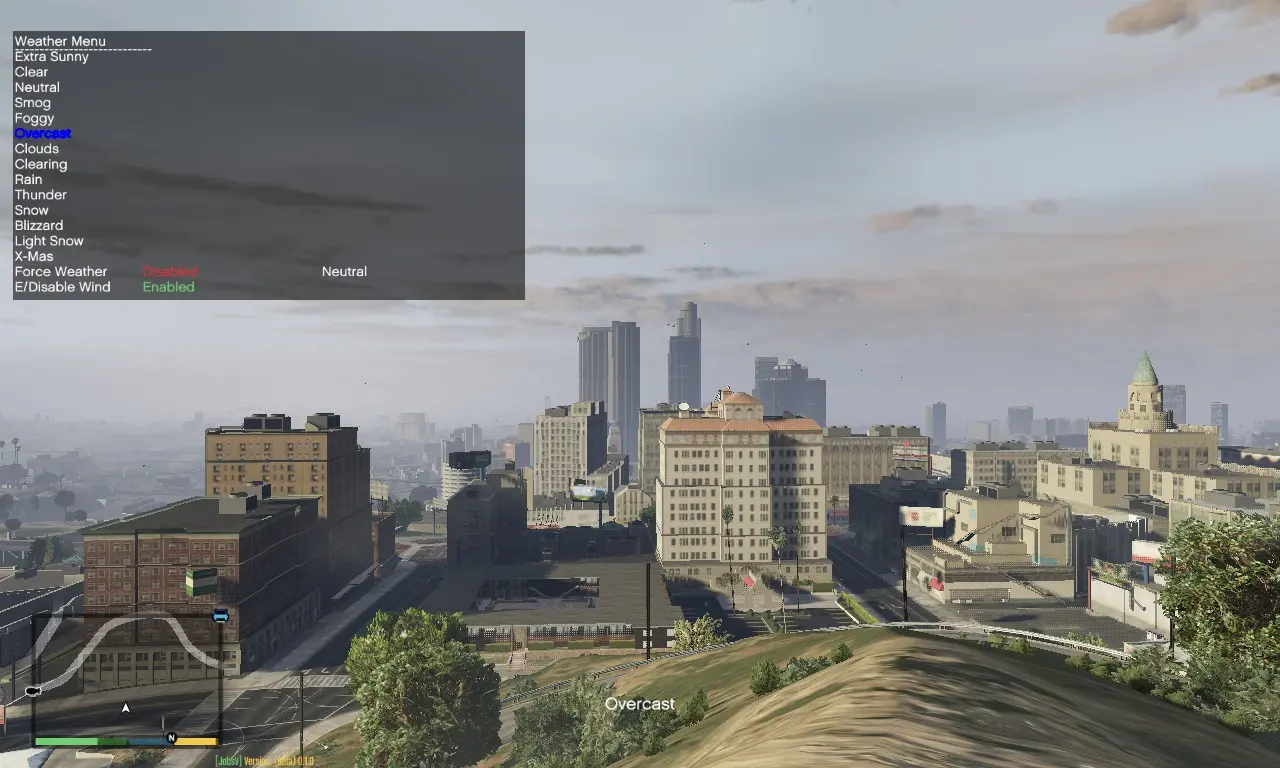1280x768 pixels.
Task: Click the blue car blip on the minimap
Action: (x=221, y=615)
